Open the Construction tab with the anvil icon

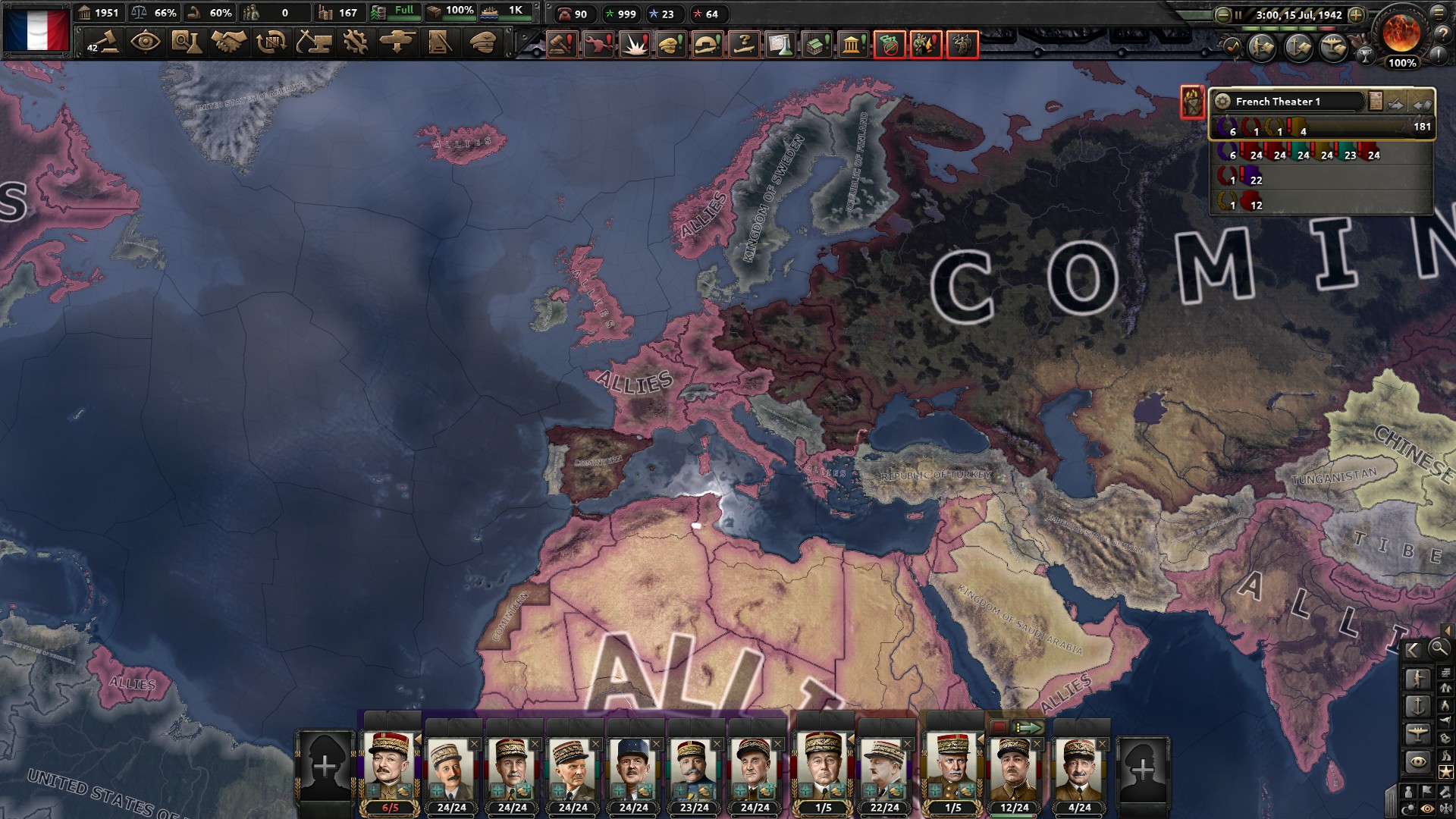[313, 43]
